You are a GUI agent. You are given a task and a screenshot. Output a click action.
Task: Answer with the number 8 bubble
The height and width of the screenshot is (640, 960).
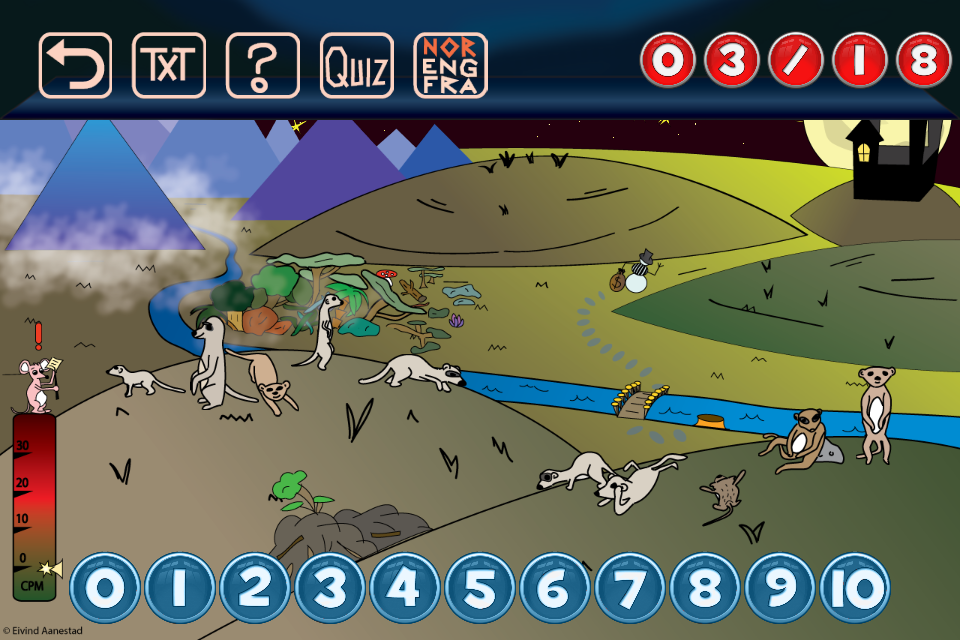coord(704,588)
